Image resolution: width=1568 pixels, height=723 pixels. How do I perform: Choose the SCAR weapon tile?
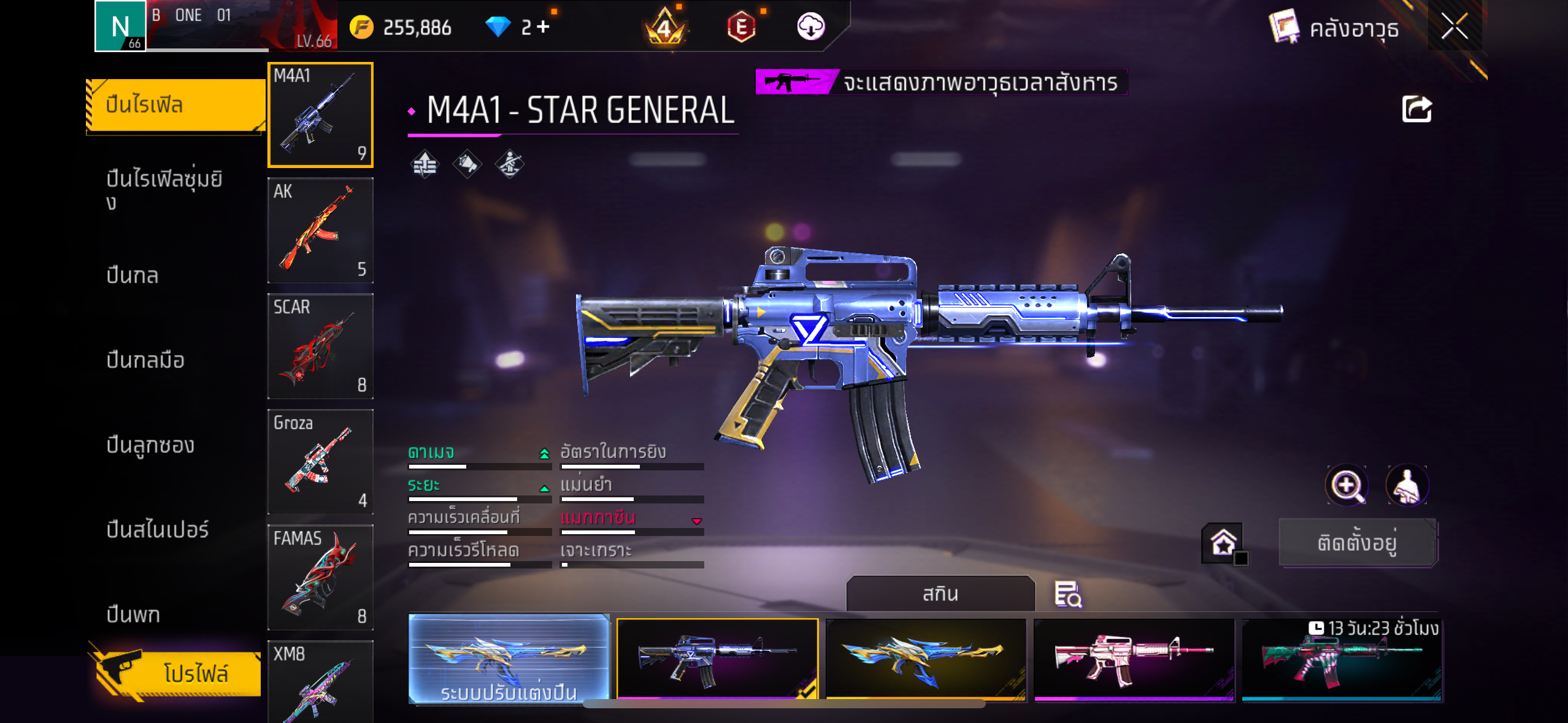[x=320, y=346]
